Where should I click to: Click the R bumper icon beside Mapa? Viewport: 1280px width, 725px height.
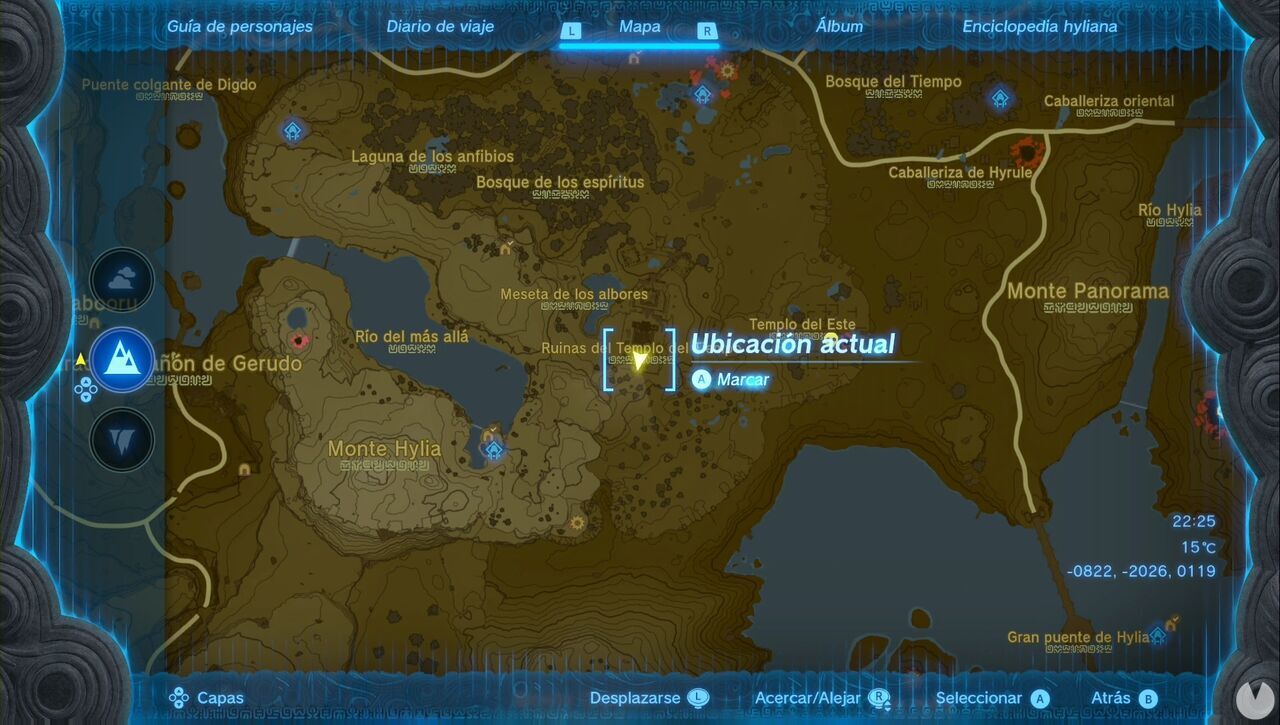(706, 30)
